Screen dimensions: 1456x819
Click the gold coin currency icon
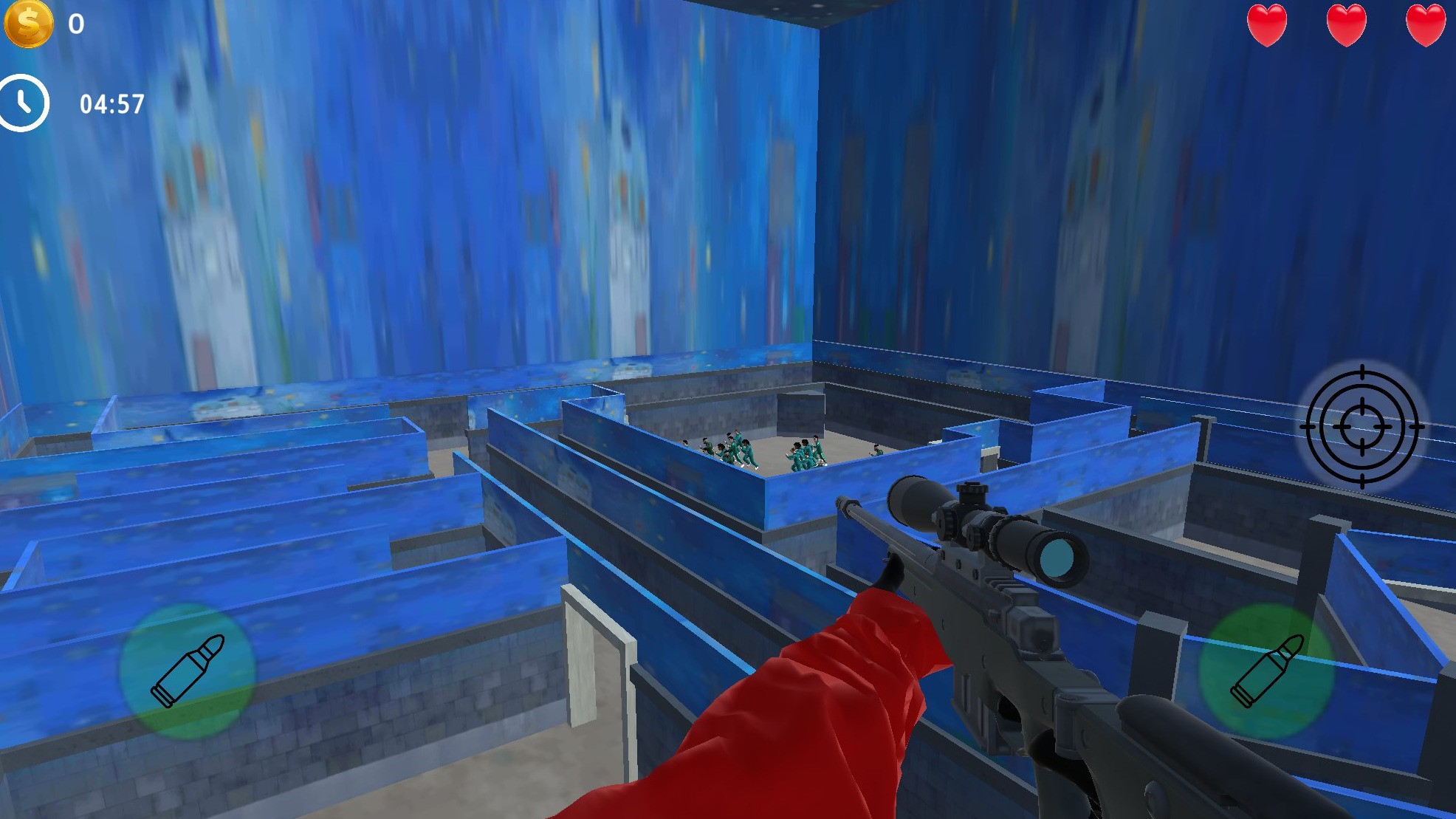[30, 25]
